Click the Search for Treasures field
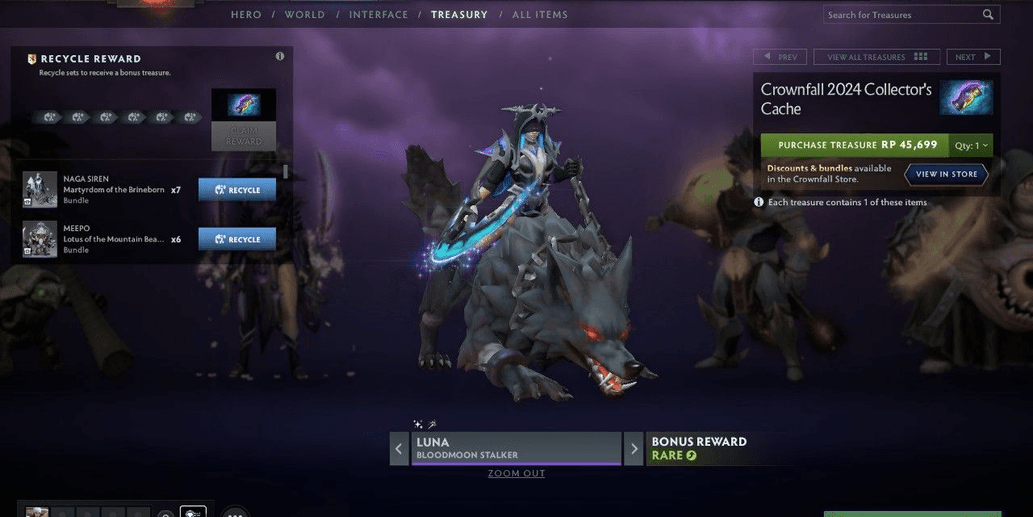 point(900,15)
